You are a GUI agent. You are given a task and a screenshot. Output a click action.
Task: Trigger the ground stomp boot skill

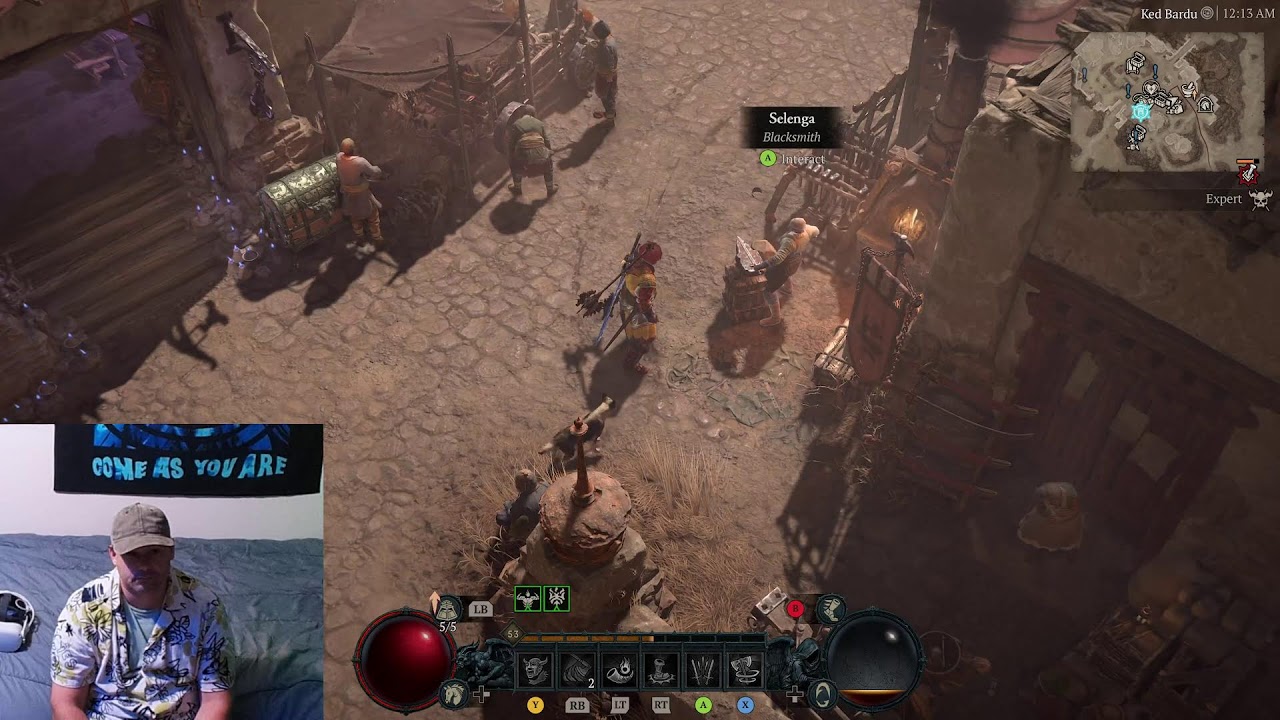[x=661, y=670]
